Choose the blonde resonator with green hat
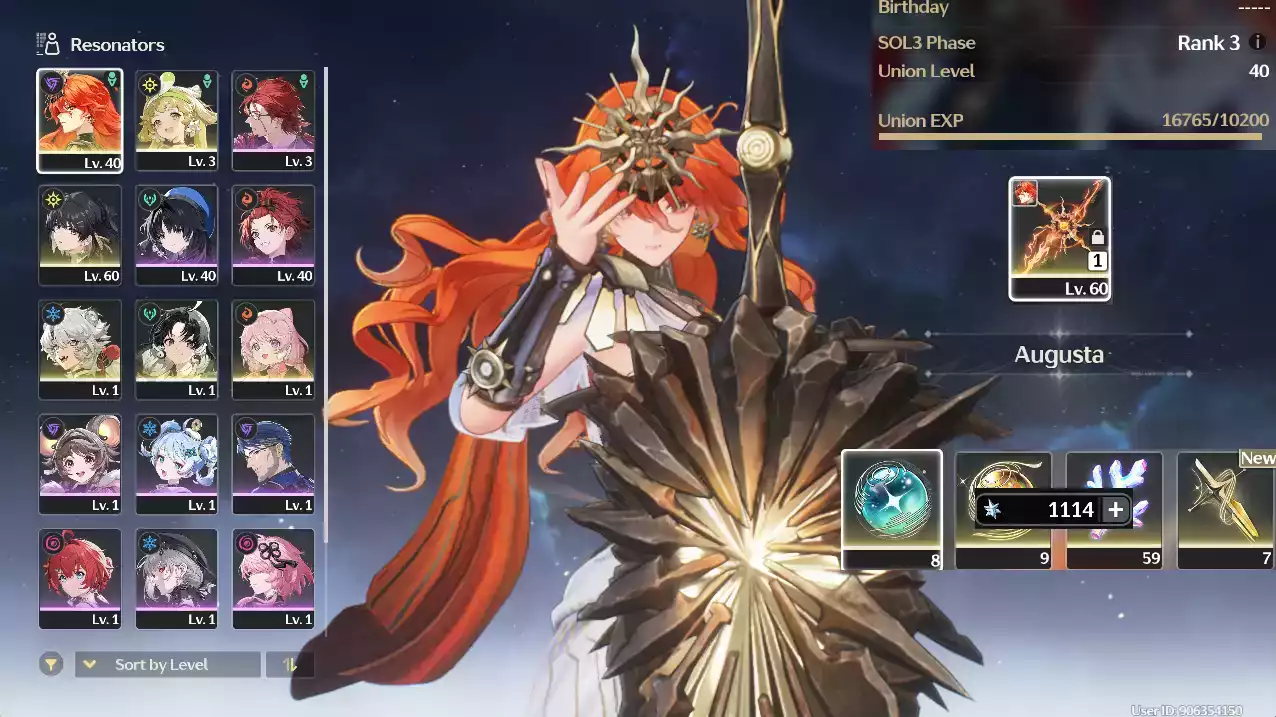Image resolution: width=1276 pixels, height=717 pixels. (x=176, y=120)
